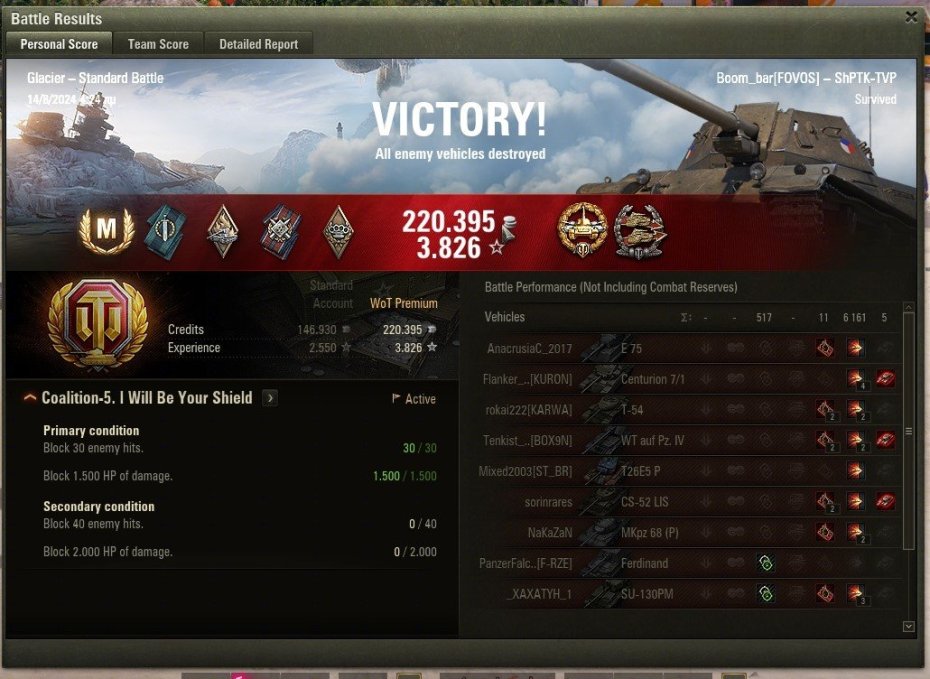
Task: Close the Battle Results window
Action: click(910, 17)
